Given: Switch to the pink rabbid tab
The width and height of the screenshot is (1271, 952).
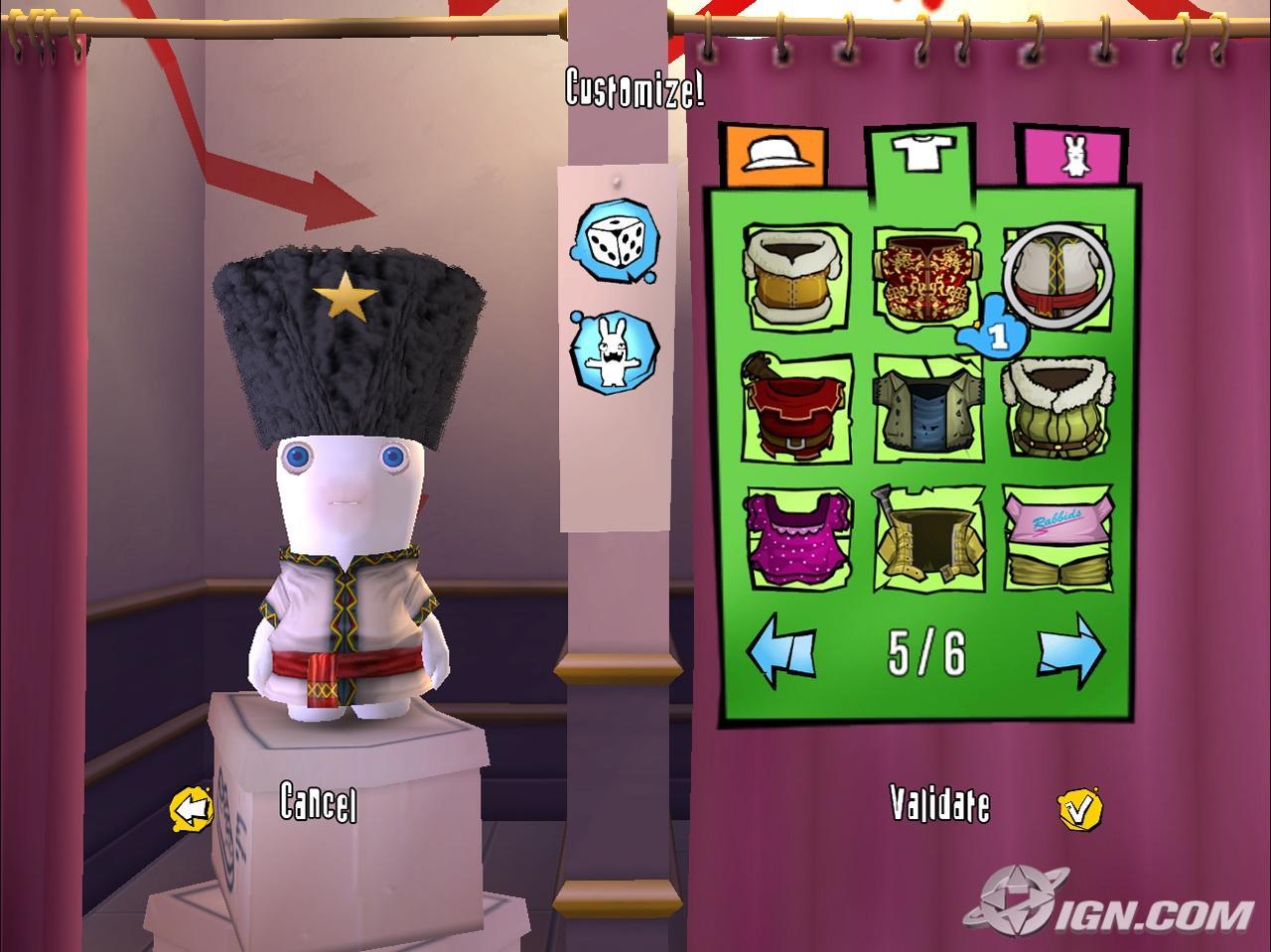Looking at the screenshot, I should [x=1073, y=156].
